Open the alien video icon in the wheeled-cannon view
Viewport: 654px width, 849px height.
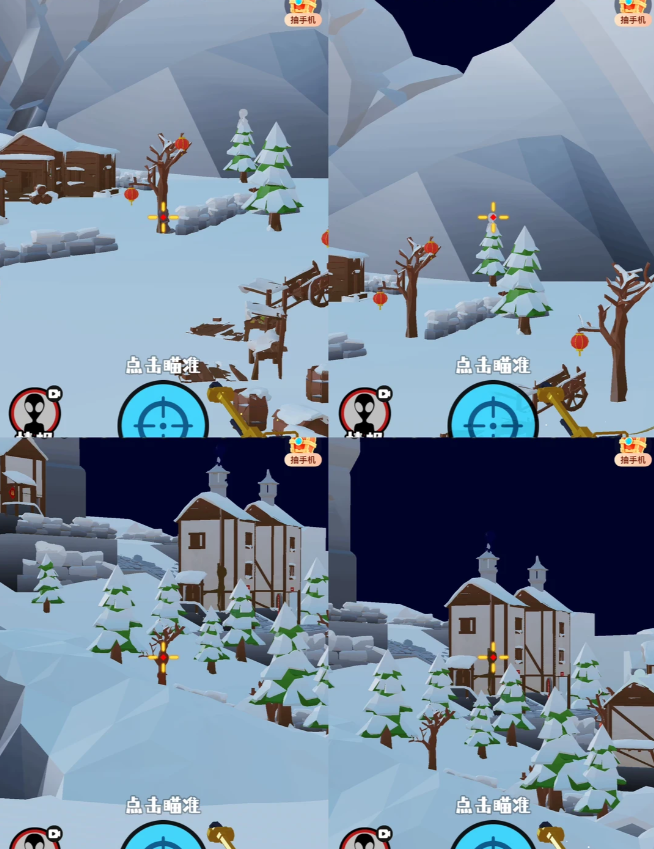click(364, 412)
